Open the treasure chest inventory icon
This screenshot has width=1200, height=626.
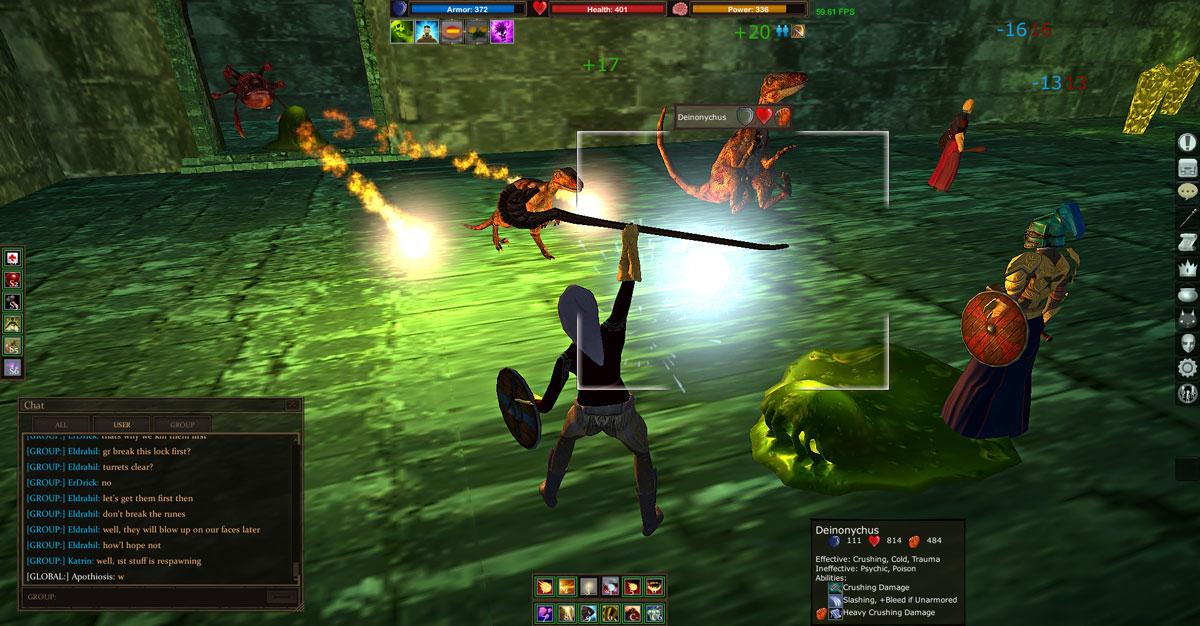pos(1187,167)
